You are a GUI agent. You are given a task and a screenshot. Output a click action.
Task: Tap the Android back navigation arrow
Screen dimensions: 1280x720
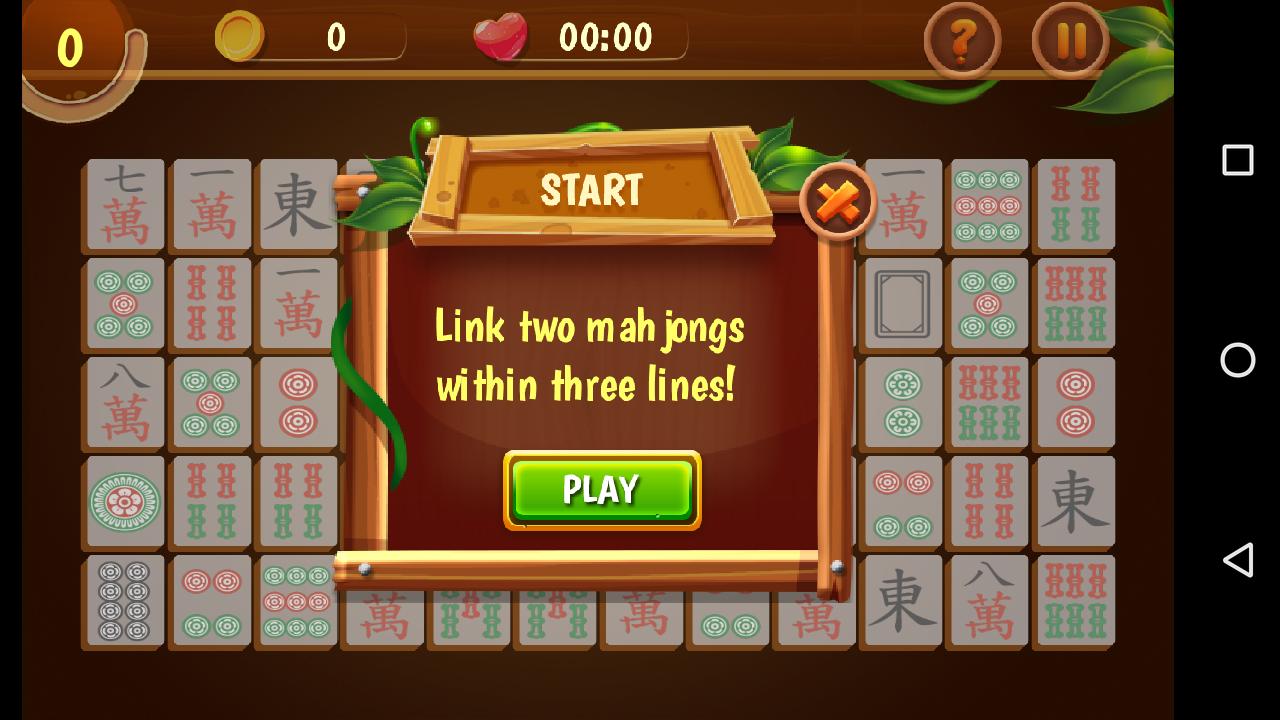point(1237,561)
